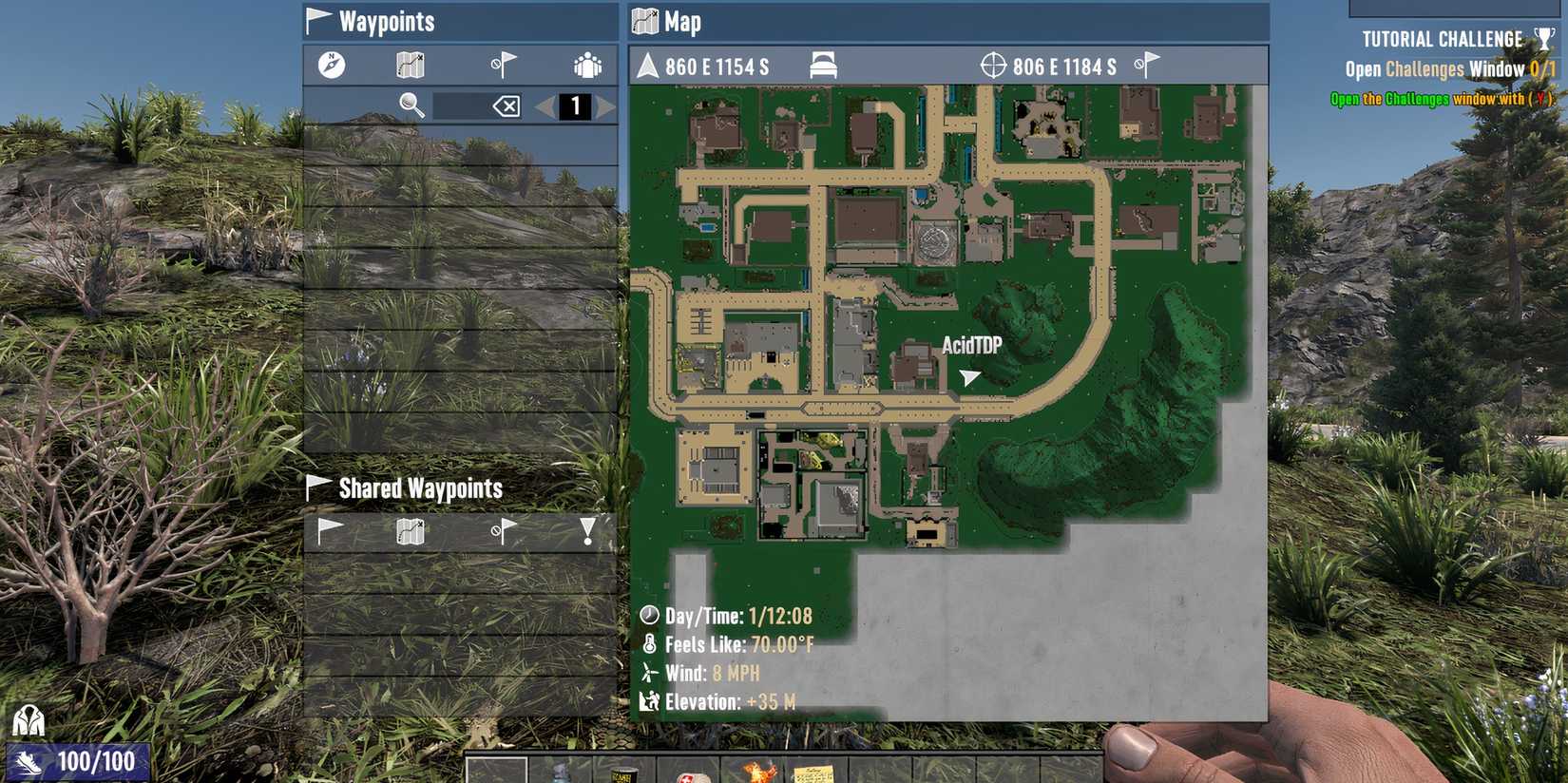Click the left arrow beside page number 1
The width and height of the screenshot is (1568, 783).
(546, 105)
